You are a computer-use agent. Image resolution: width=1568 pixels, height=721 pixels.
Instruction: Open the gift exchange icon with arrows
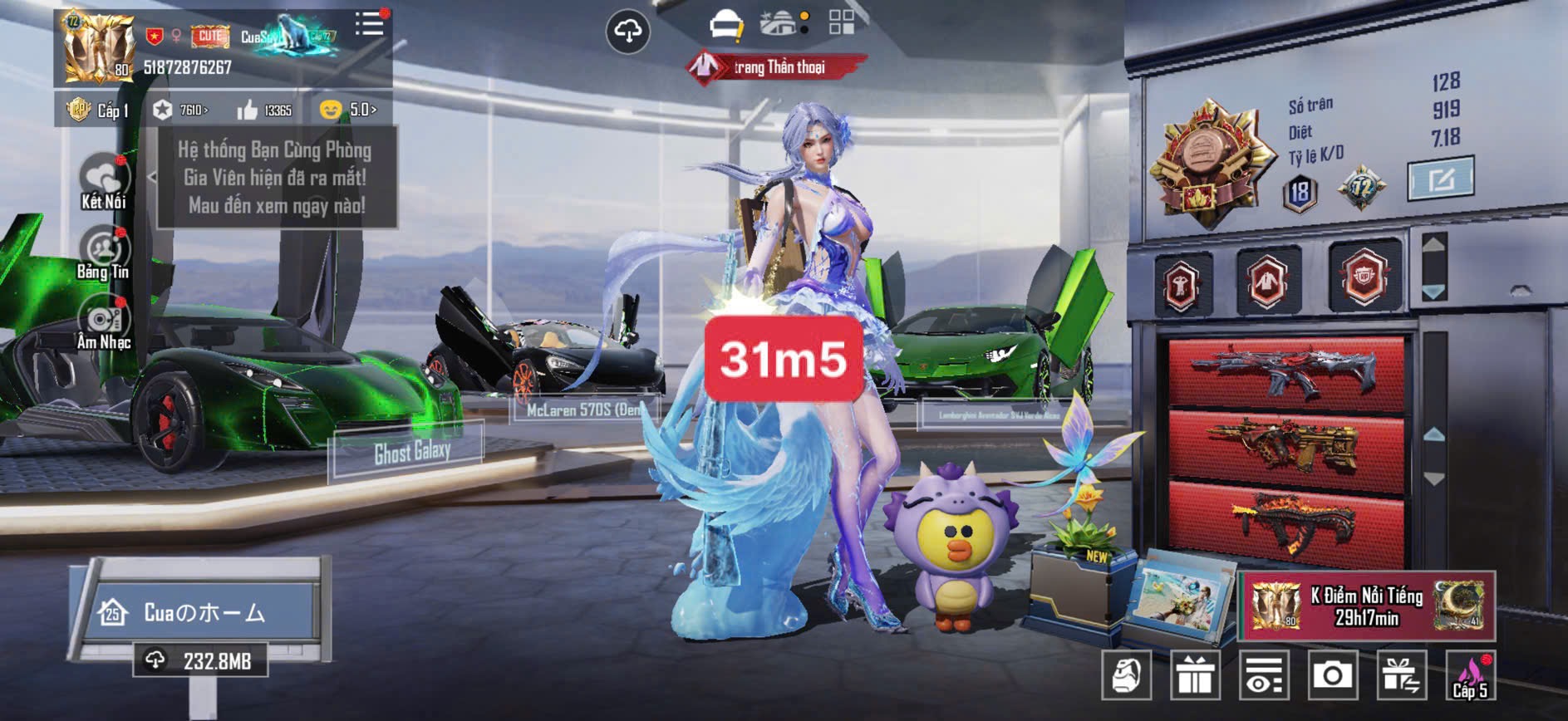pos(1400,675)
